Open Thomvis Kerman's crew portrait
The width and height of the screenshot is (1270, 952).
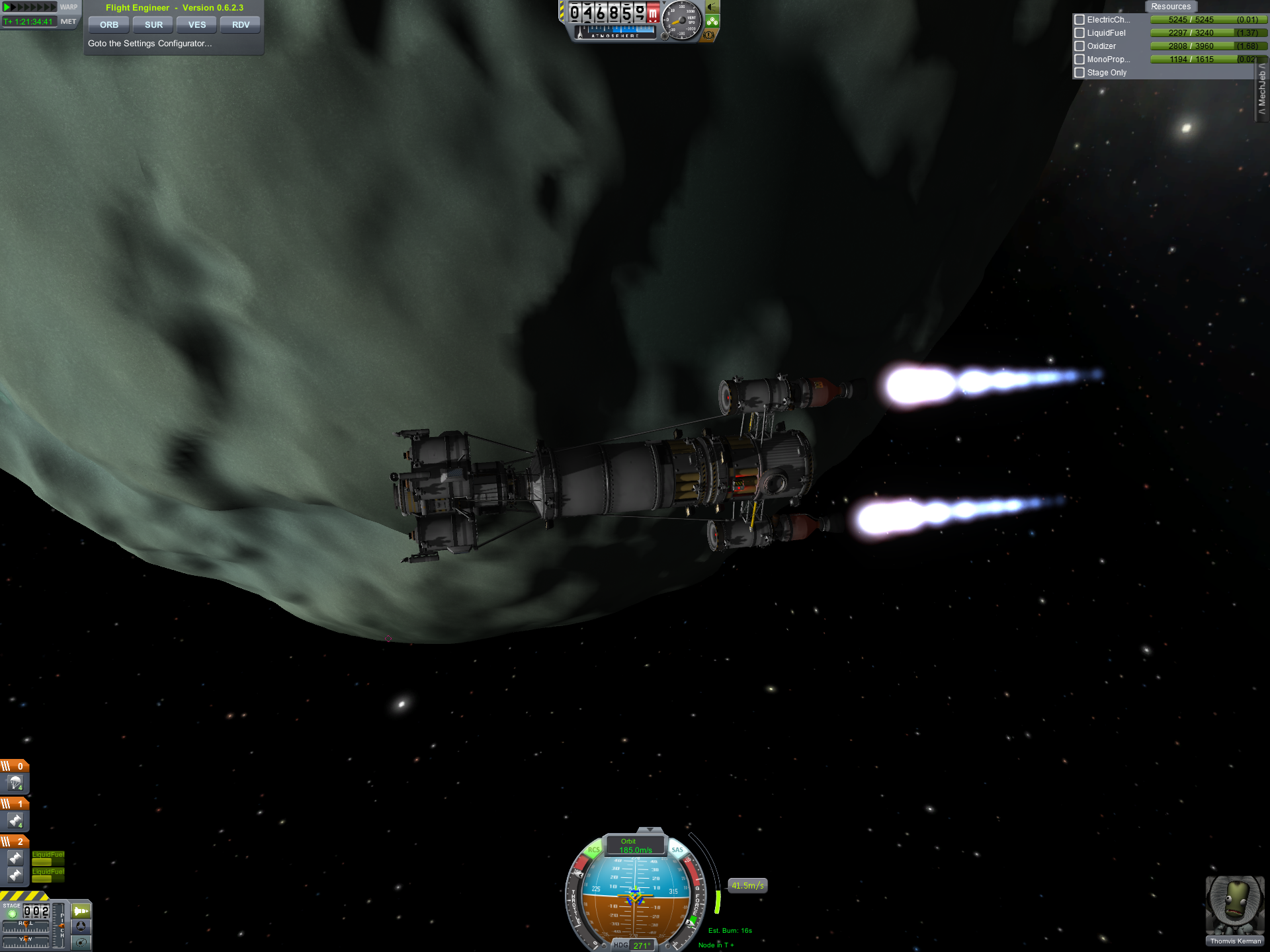pos(1234,906)
